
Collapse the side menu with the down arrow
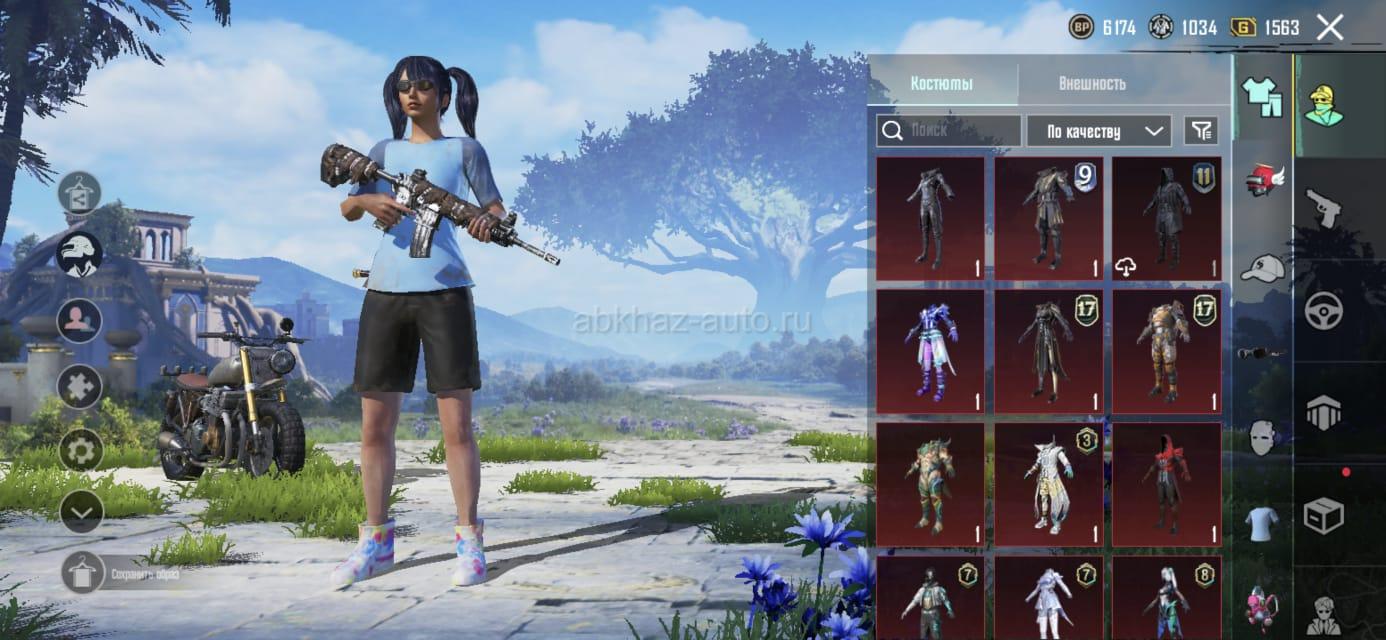tap(81, 511)
